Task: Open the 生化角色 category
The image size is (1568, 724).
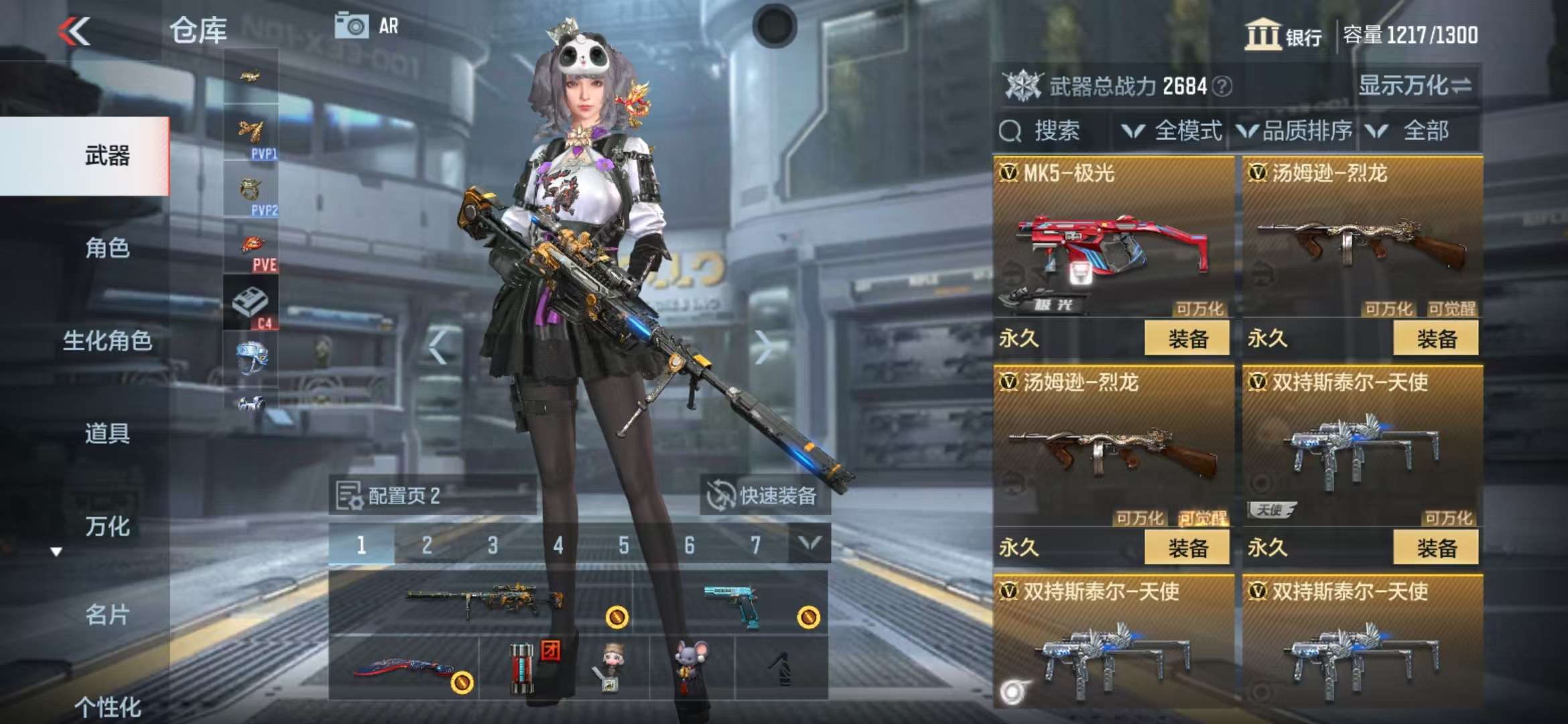Action: 107,341
